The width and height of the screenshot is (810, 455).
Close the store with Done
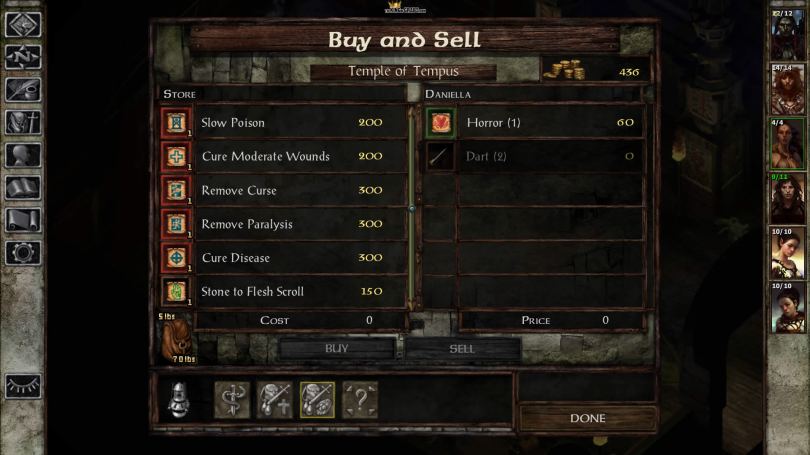pos(587,418)
